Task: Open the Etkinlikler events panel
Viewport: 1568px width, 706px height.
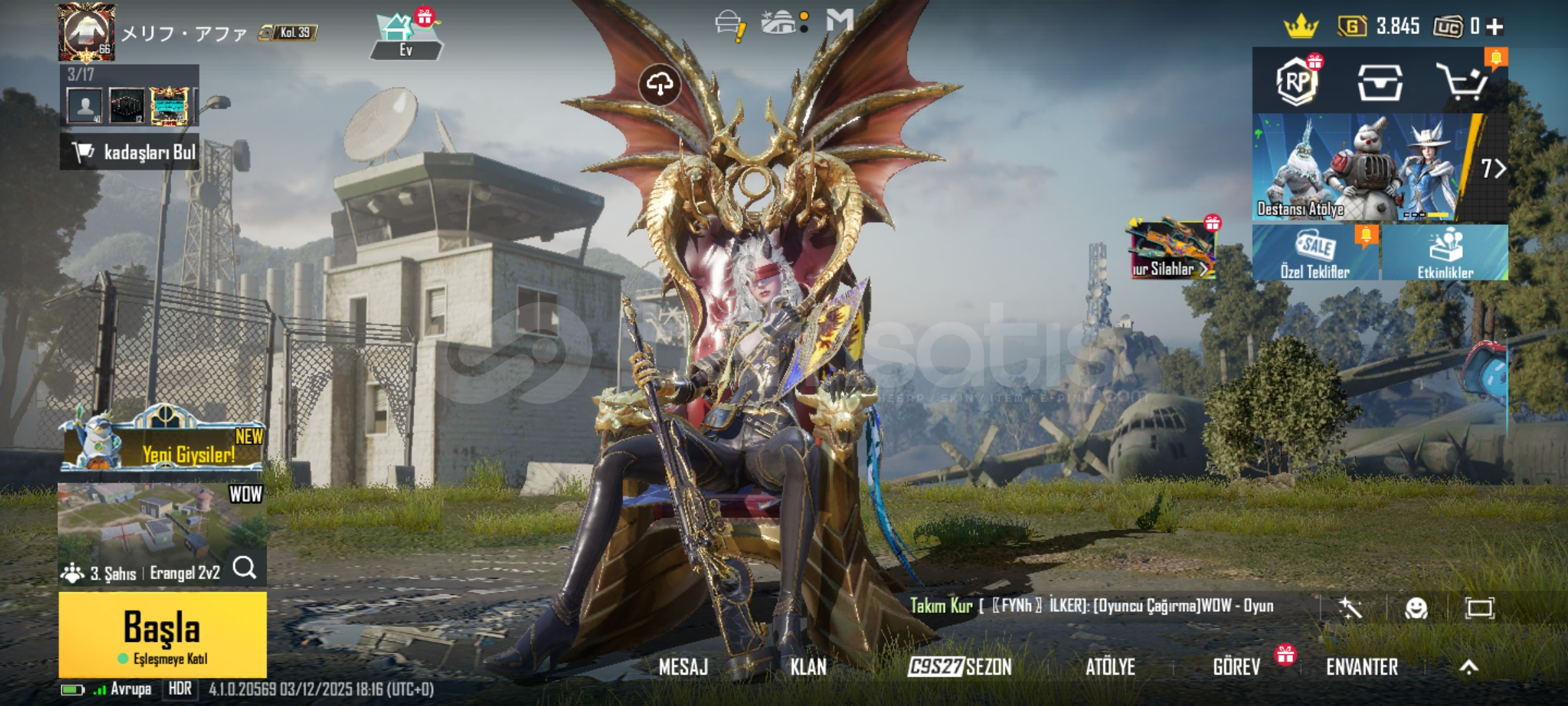Action: (x=1445, y=253)
